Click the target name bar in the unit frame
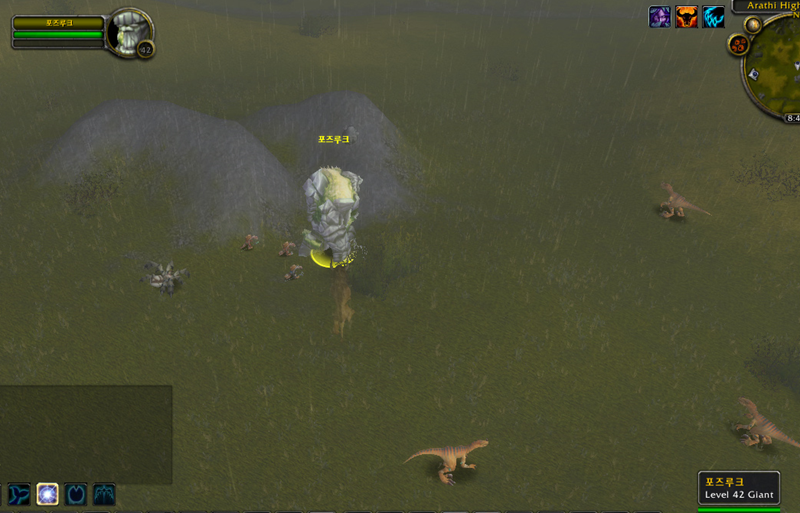The height and width of the screenshot is (513, 800). pyautogui.click(x=58, y=22)
